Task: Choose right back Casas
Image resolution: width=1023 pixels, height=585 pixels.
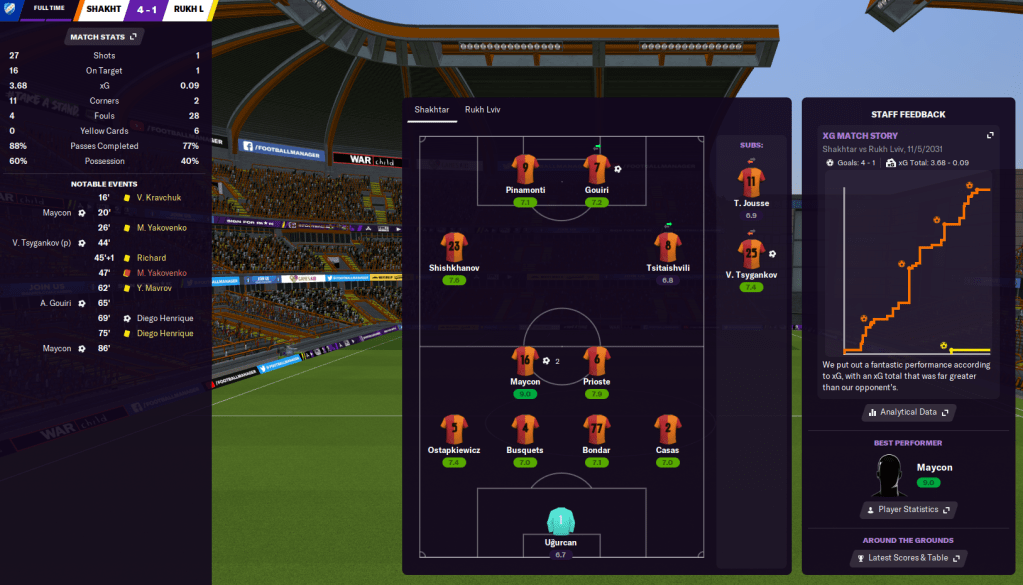Action: (668, 430)
